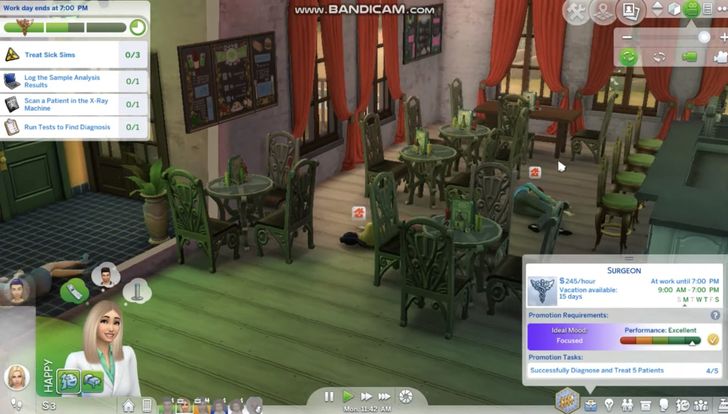Pause the game
The image size is (728, 414).
point(329,397)
